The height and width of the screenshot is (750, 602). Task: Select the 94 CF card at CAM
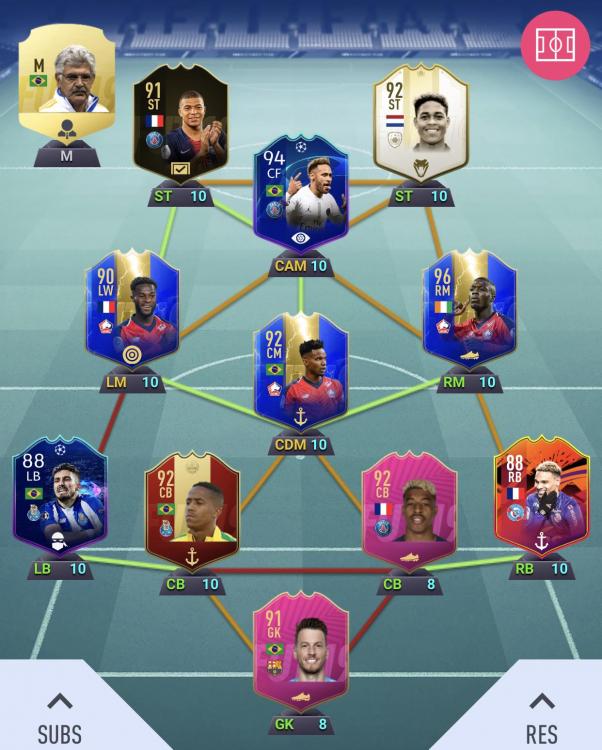coord(301,196)
